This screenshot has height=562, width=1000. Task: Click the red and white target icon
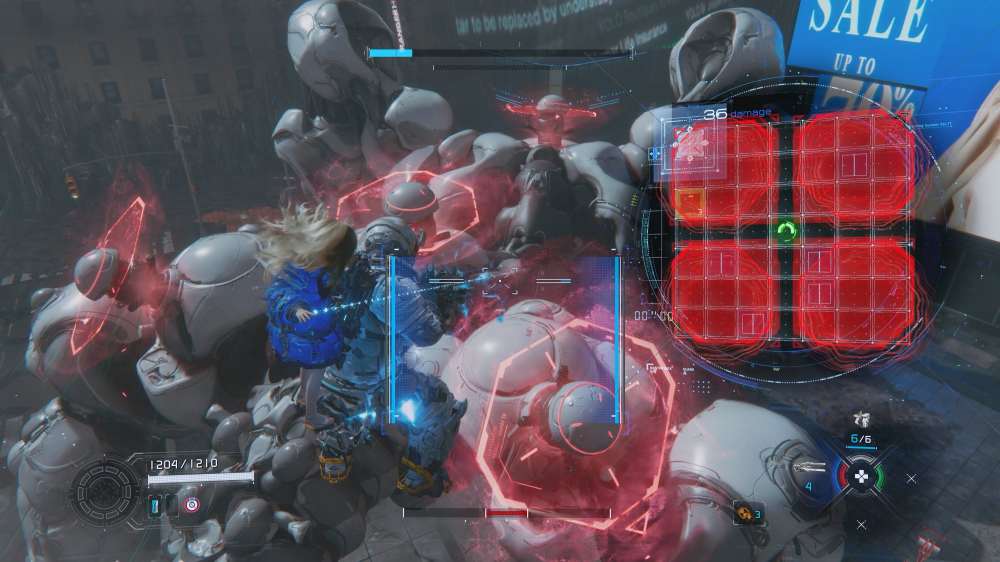pos(192,506)
